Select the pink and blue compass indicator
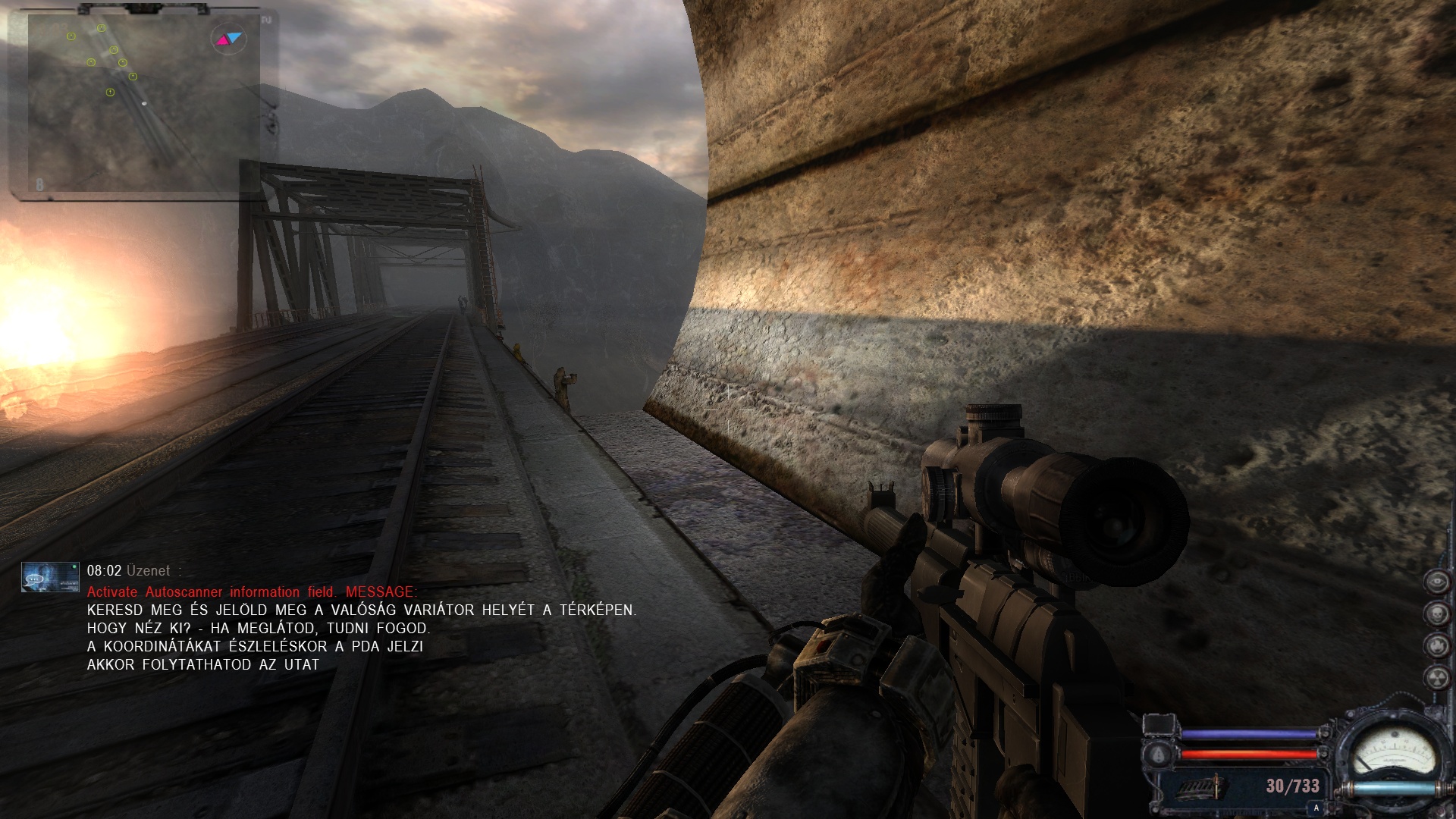1456x819 pixels. [227, 38]
